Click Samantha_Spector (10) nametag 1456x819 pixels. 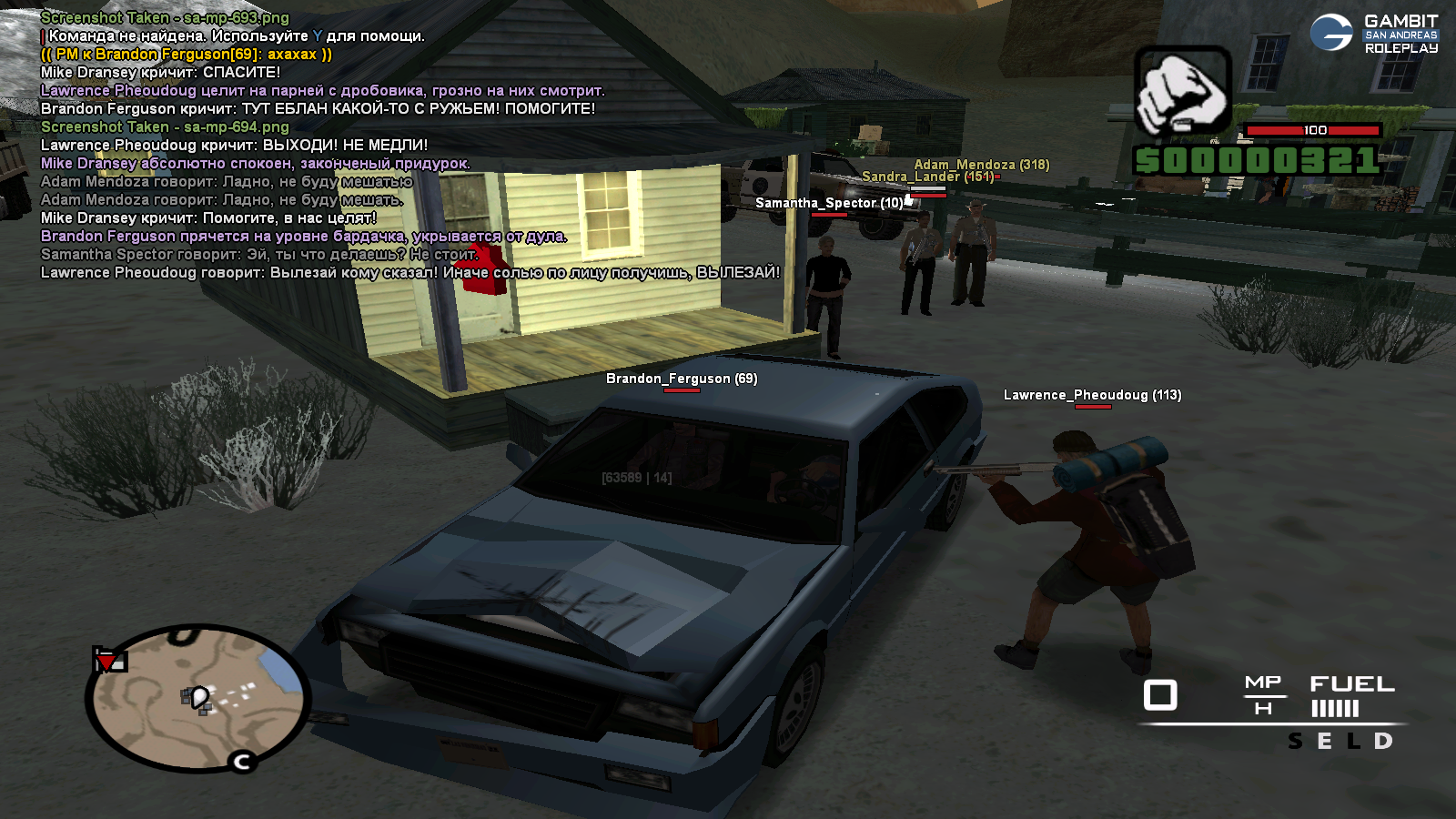(x=829, y=203)
